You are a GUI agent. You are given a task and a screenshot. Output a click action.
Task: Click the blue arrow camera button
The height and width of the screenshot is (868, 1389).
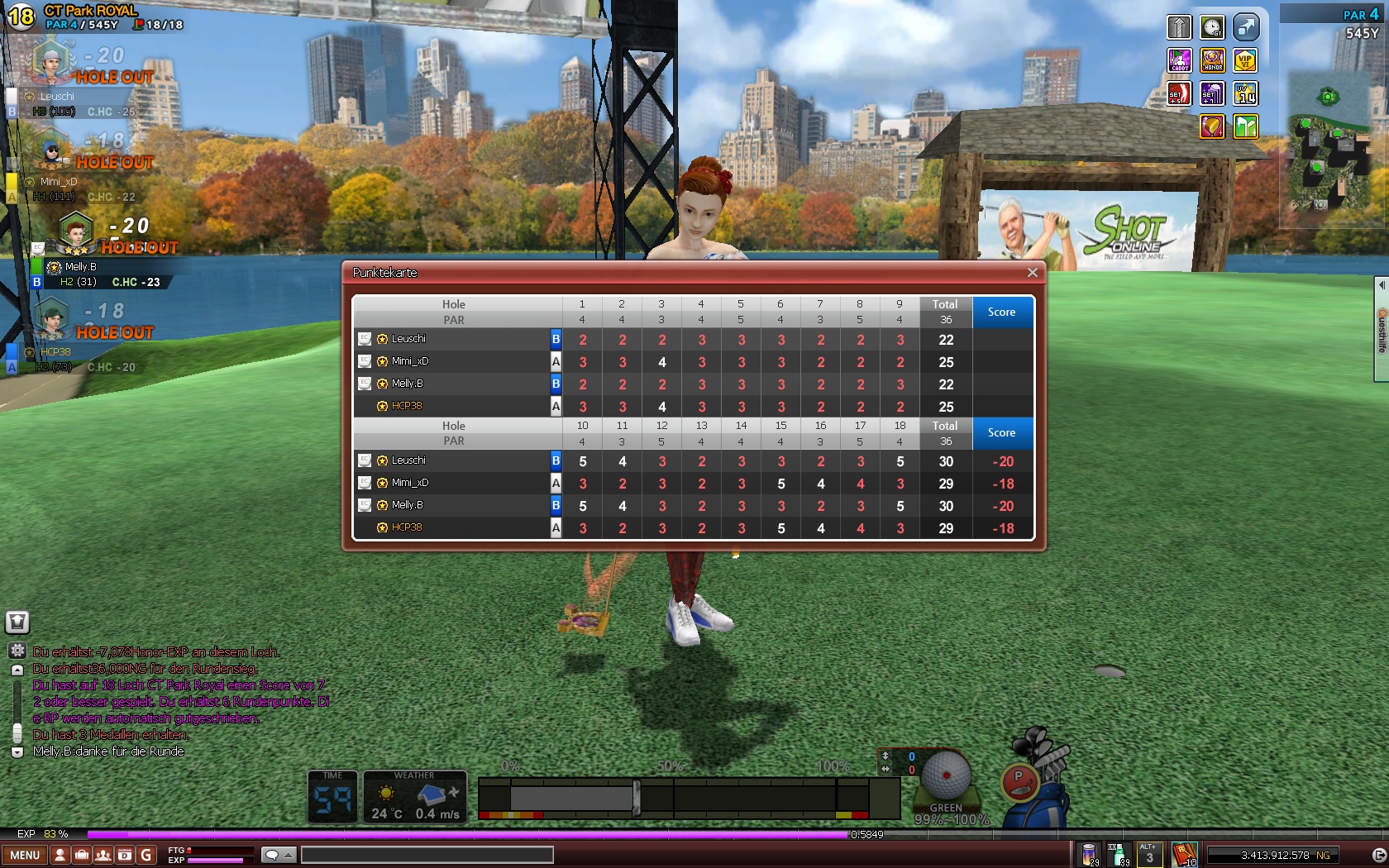[1245, 27]
